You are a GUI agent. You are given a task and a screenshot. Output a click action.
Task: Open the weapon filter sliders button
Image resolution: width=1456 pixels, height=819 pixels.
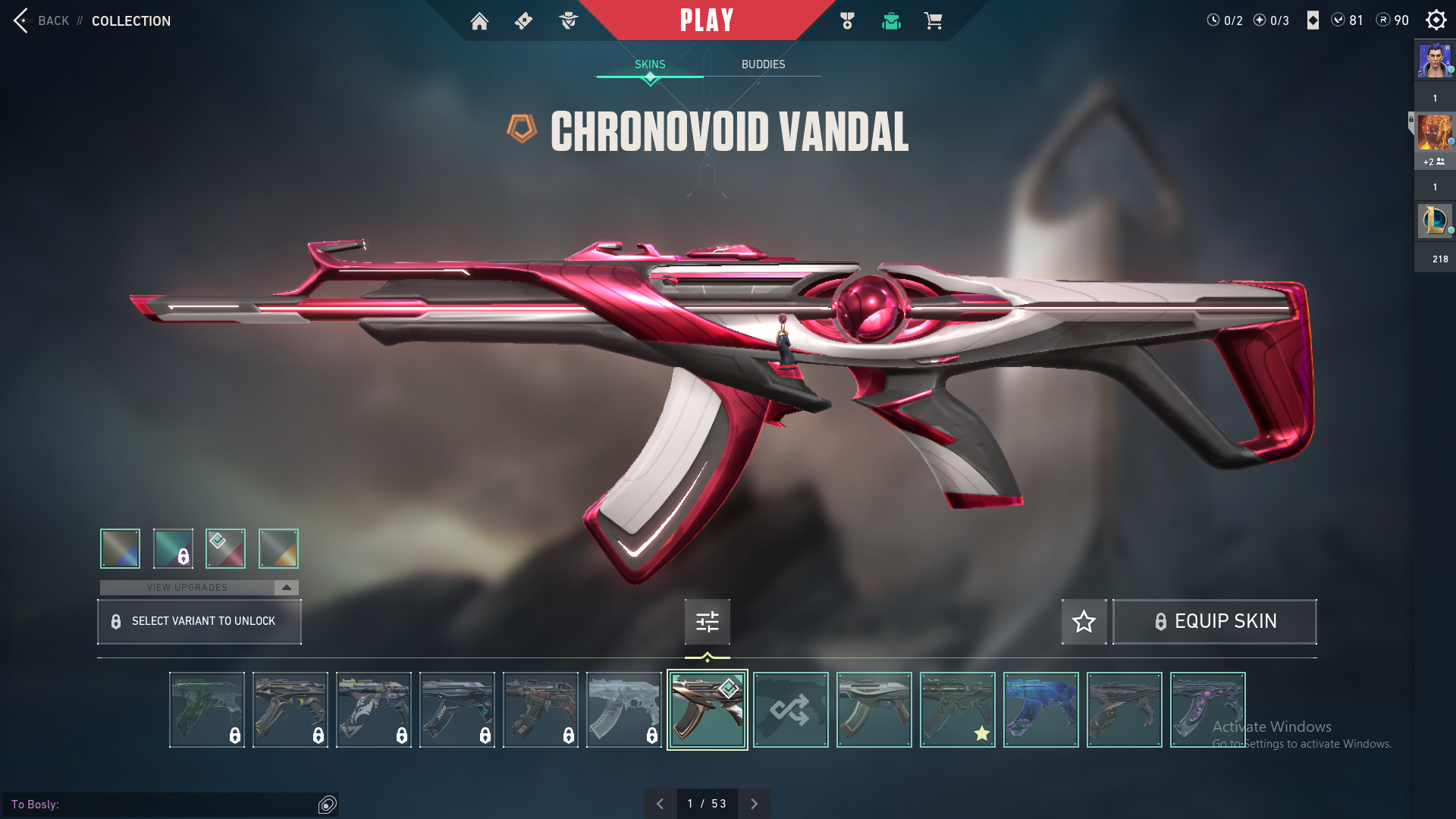(707, 622)
